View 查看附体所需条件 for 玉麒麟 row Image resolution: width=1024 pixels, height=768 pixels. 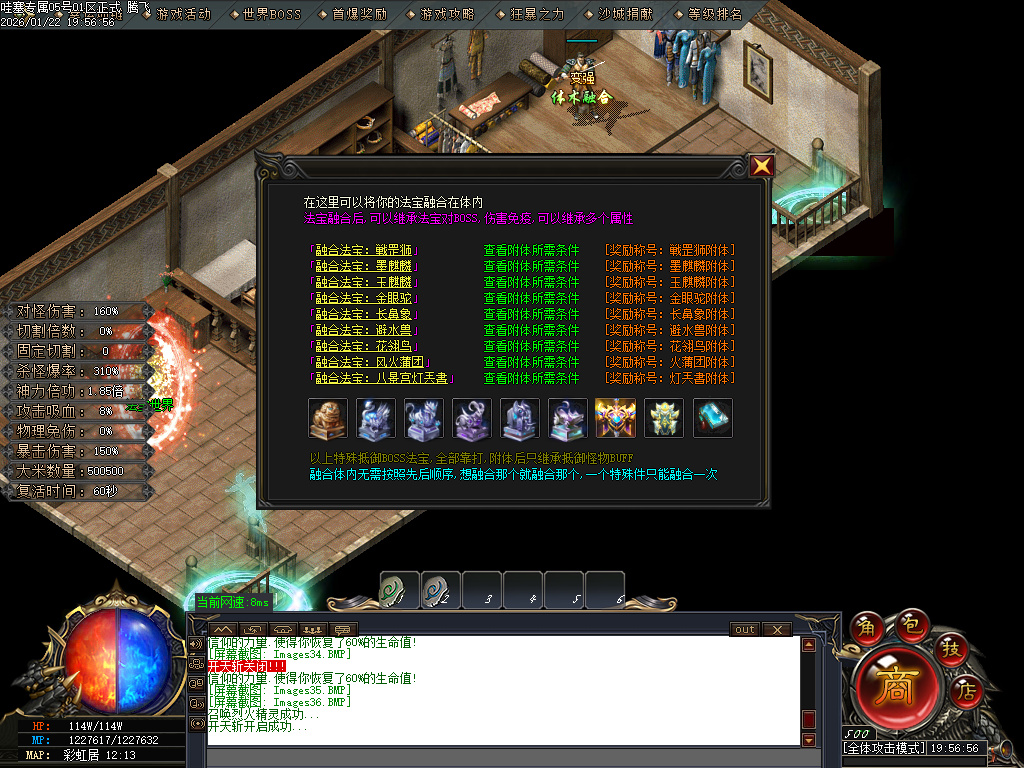coord(531,282)
